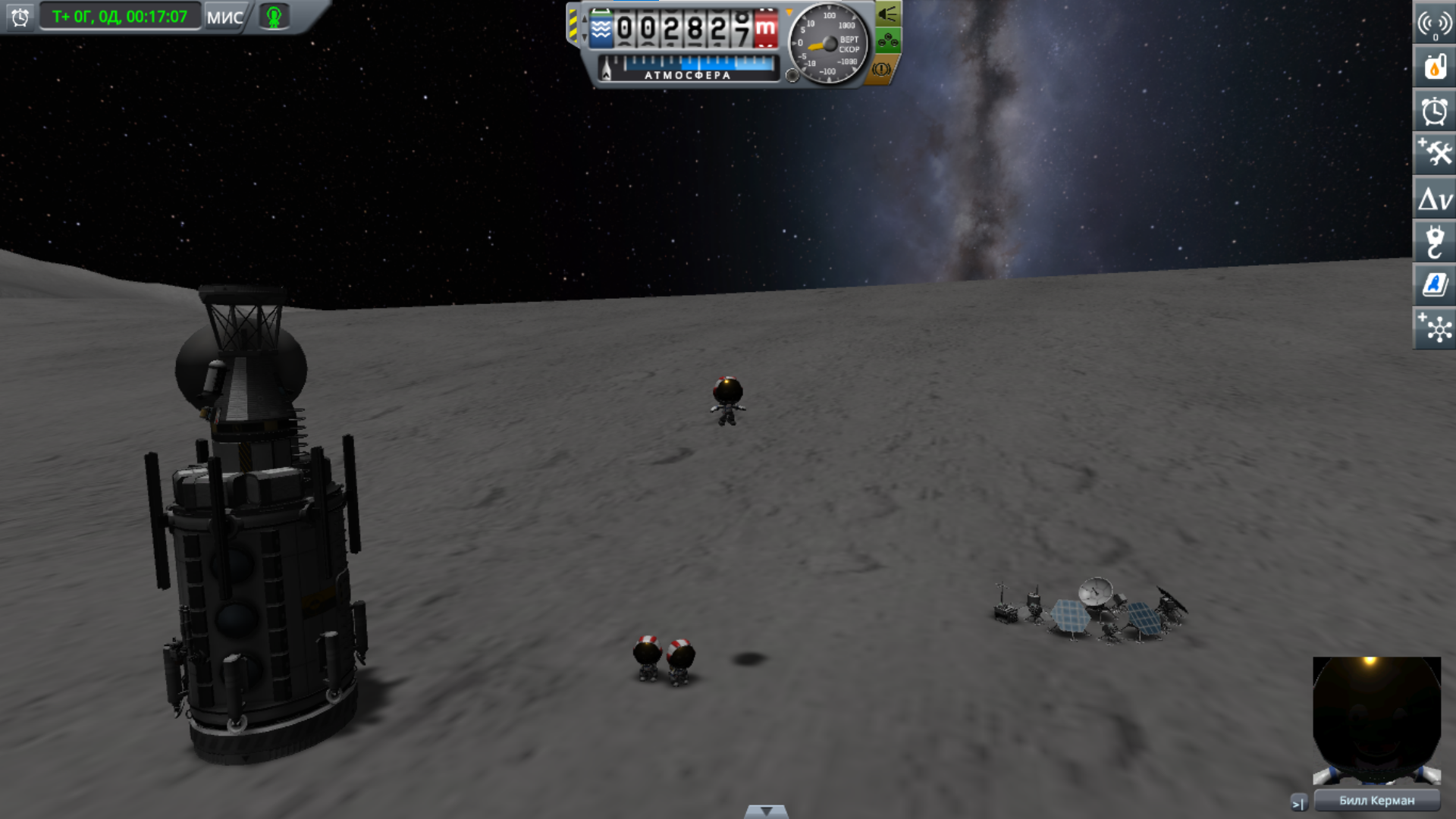1456x819 pixels.
Task: Open the network node toolbar app
Action: (1434, 328)
